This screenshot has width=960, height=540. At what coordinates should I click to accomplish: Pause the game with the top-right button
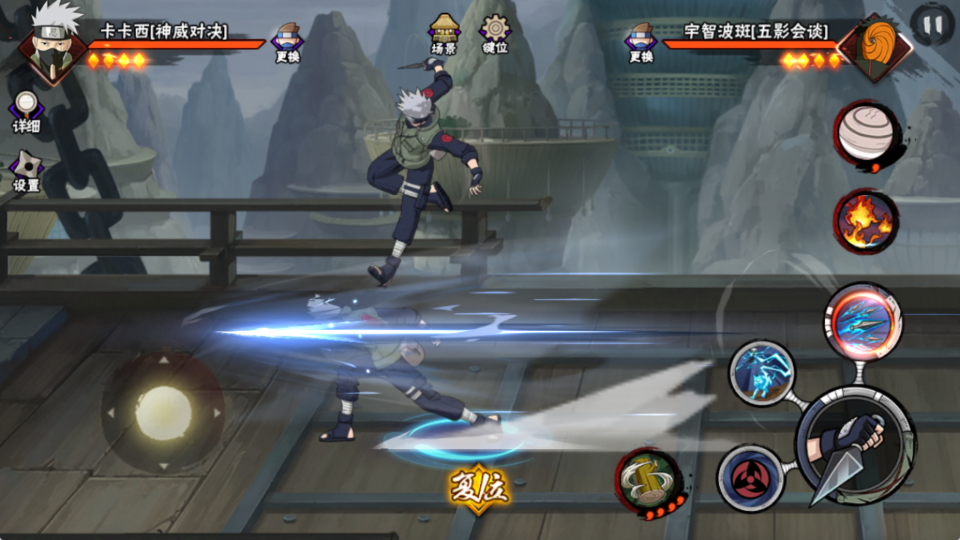click(932, 25)
